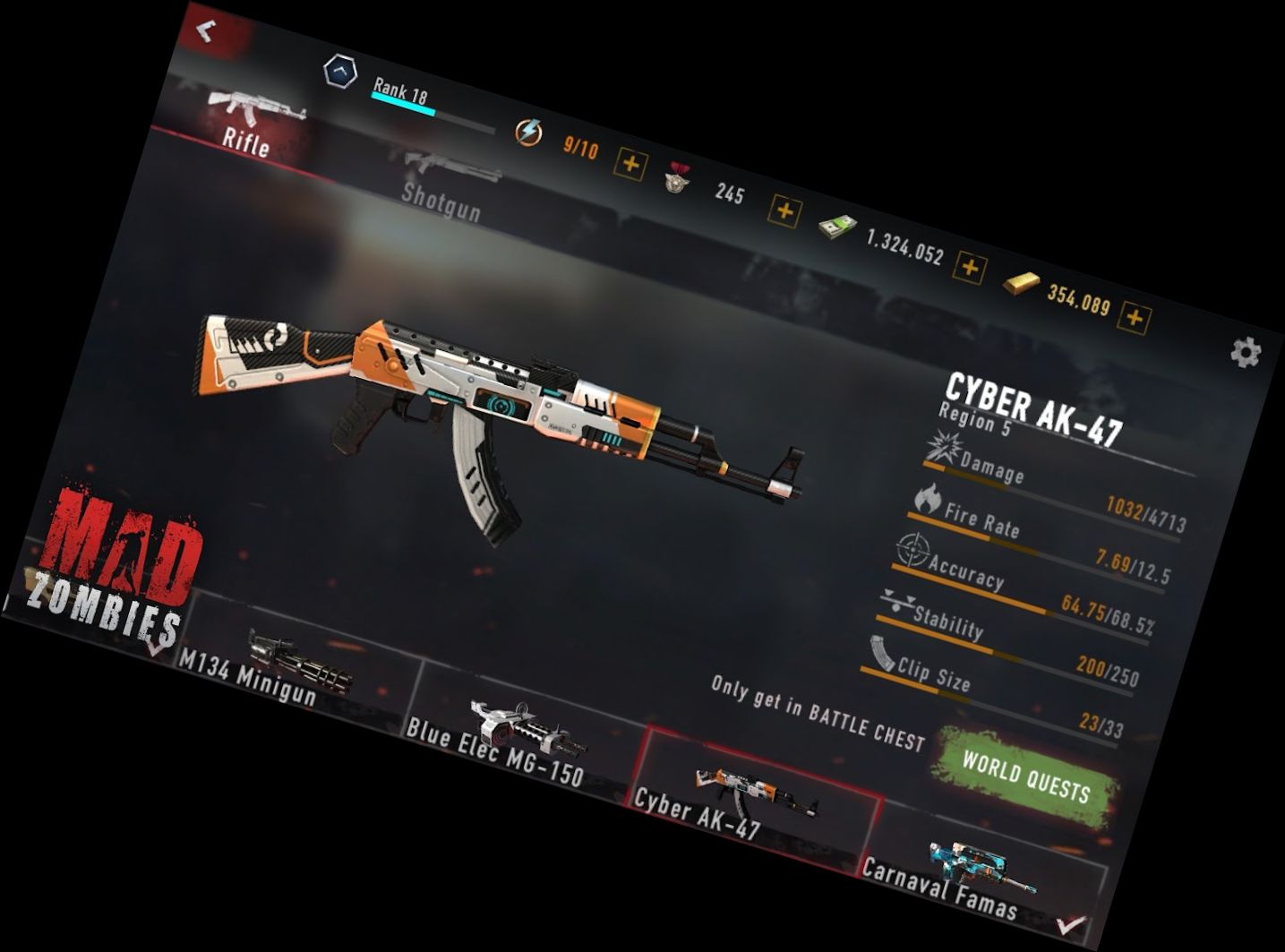Buy more gold bars with plus button
The width and height of the screenshot is (1285, 952).
1135,317
